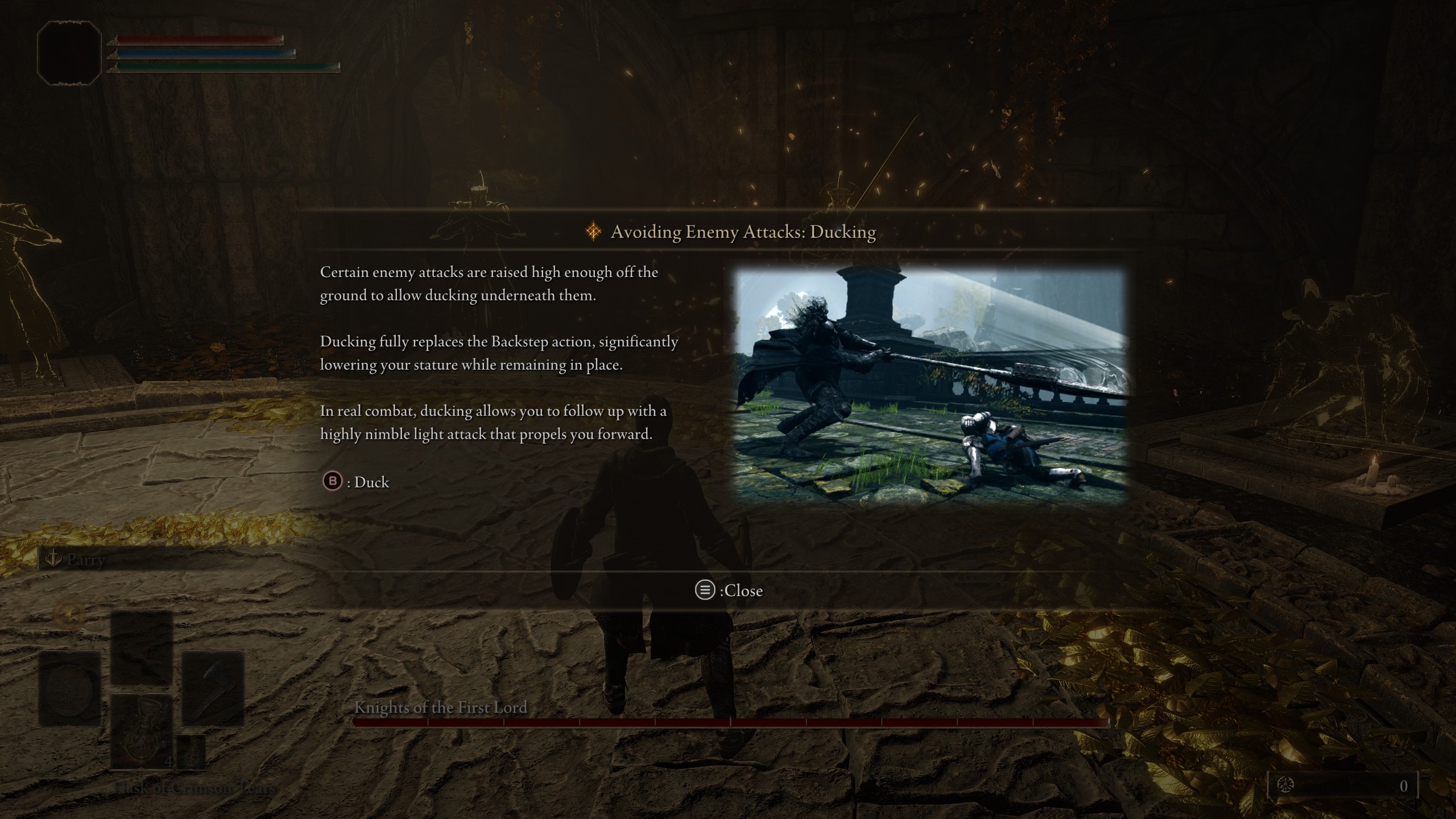Click the rune count reading 0

pos(1404,787)
